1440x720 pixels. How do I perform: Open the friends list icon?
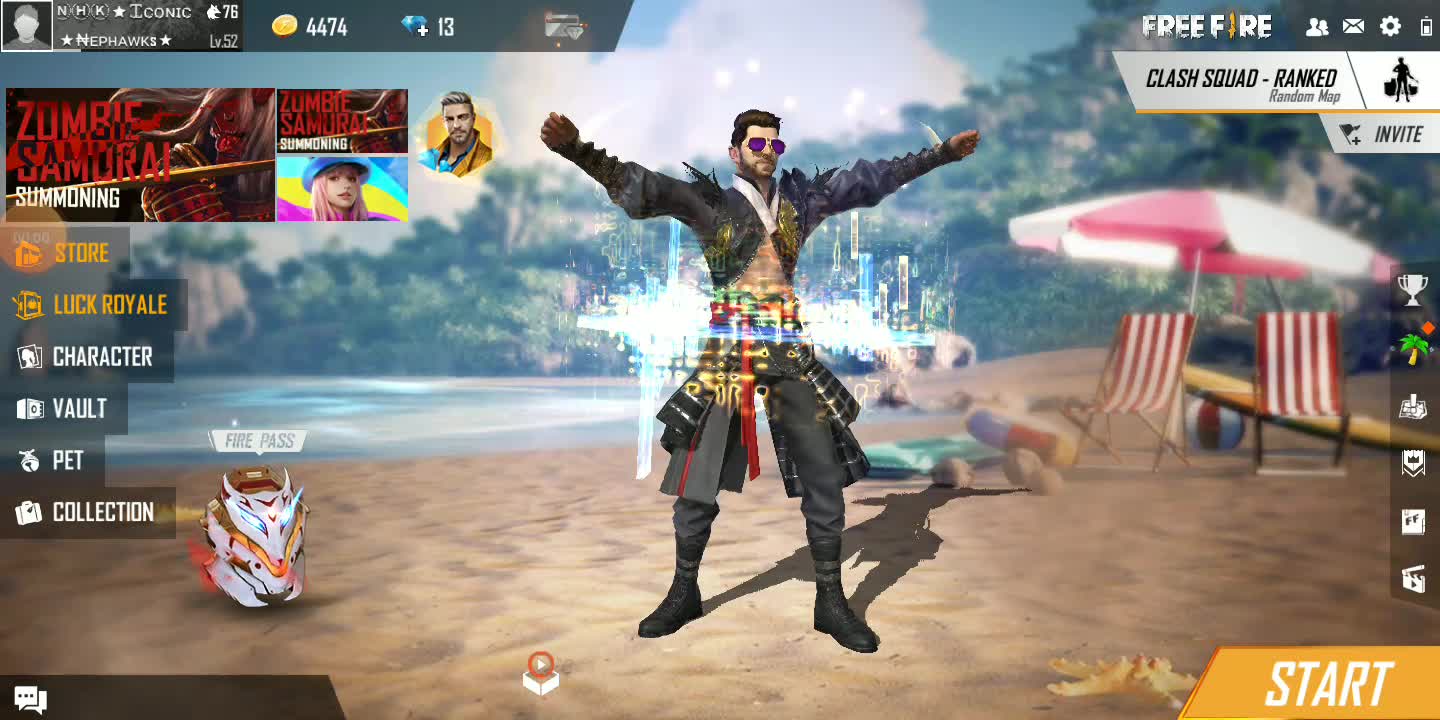(x=1317, y=27)
